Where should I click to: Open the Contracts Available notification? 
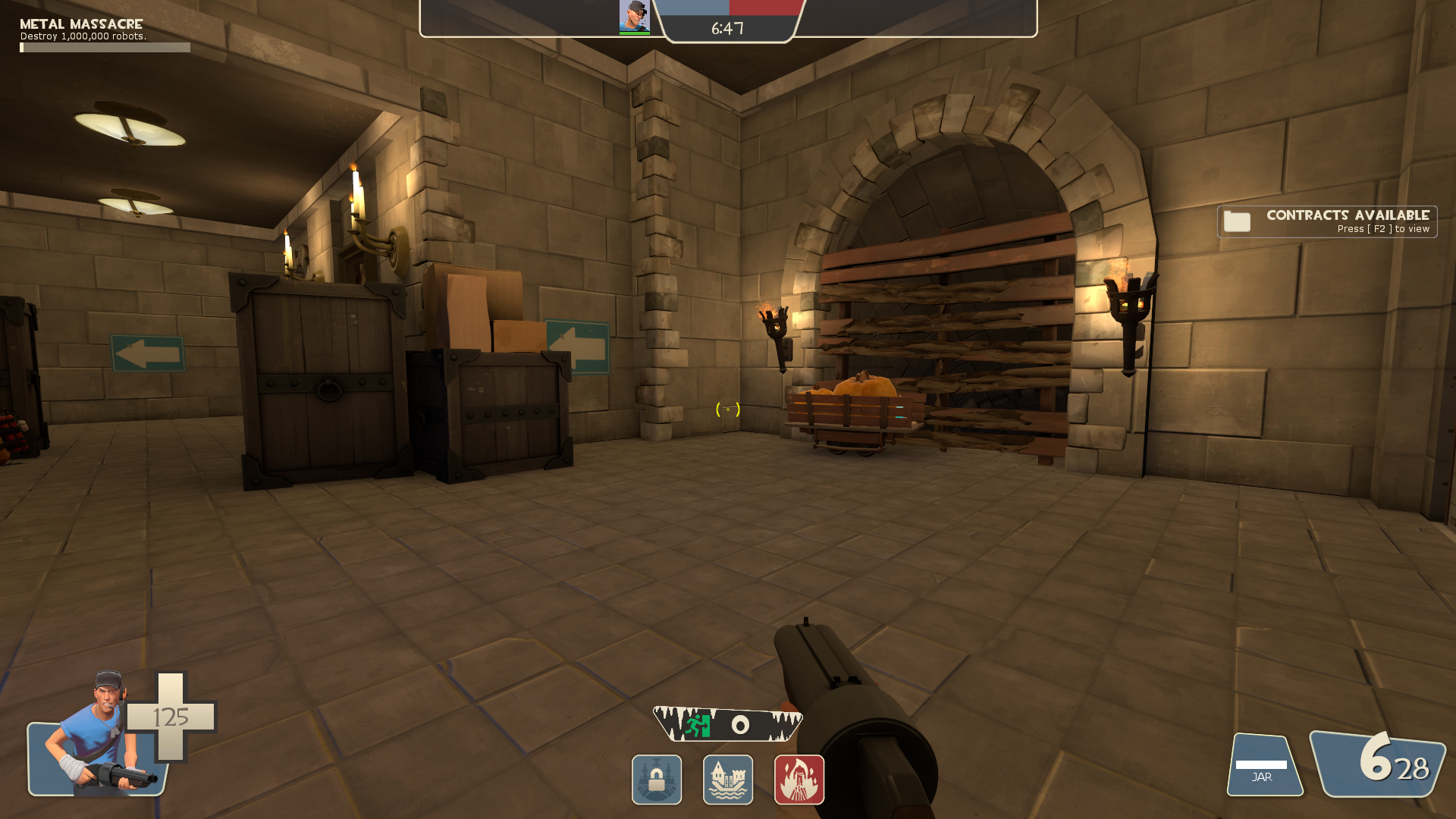tap(1326, 221)
